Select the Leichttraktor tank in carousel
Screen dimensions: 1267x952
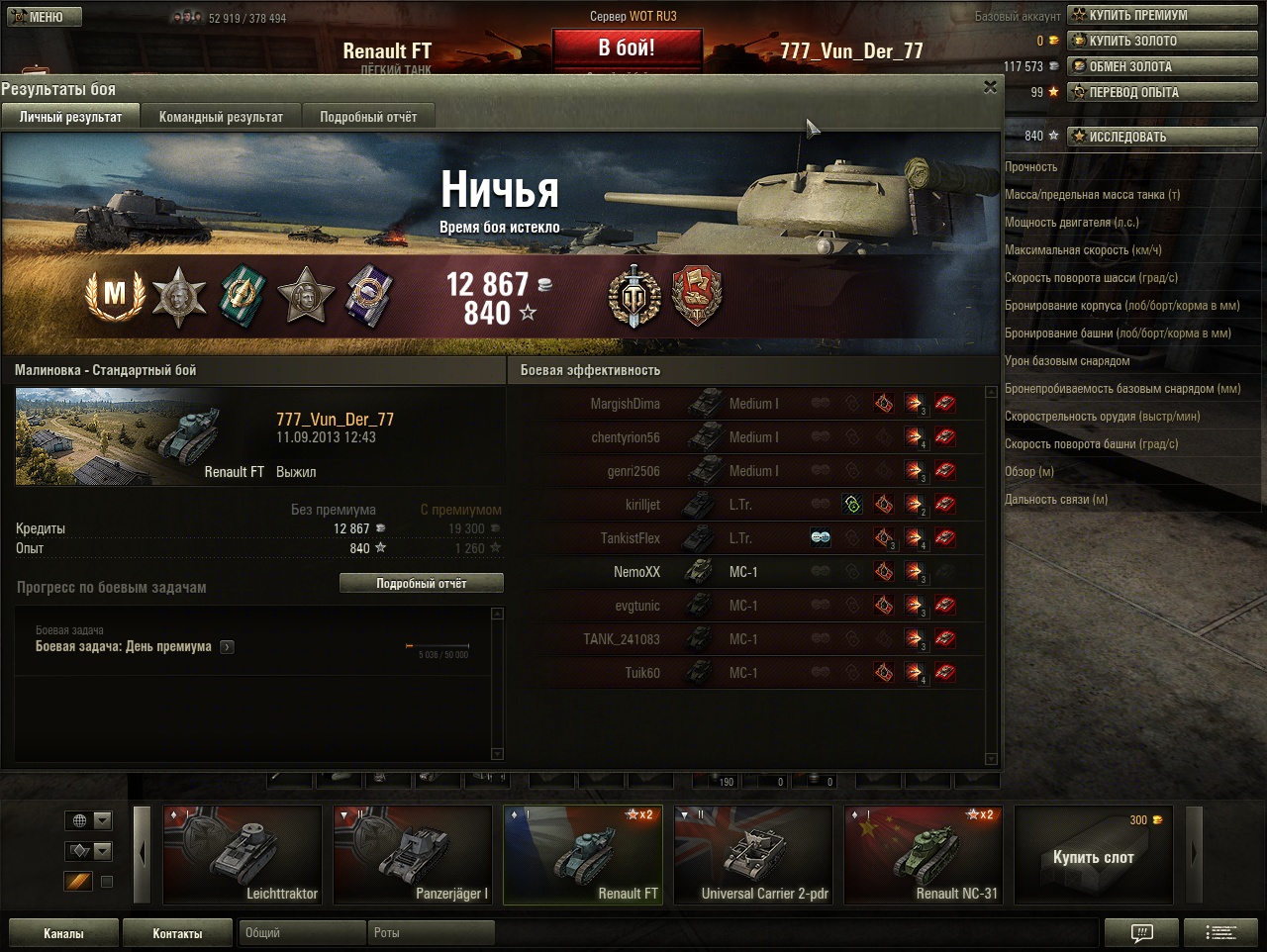(243, 855)
